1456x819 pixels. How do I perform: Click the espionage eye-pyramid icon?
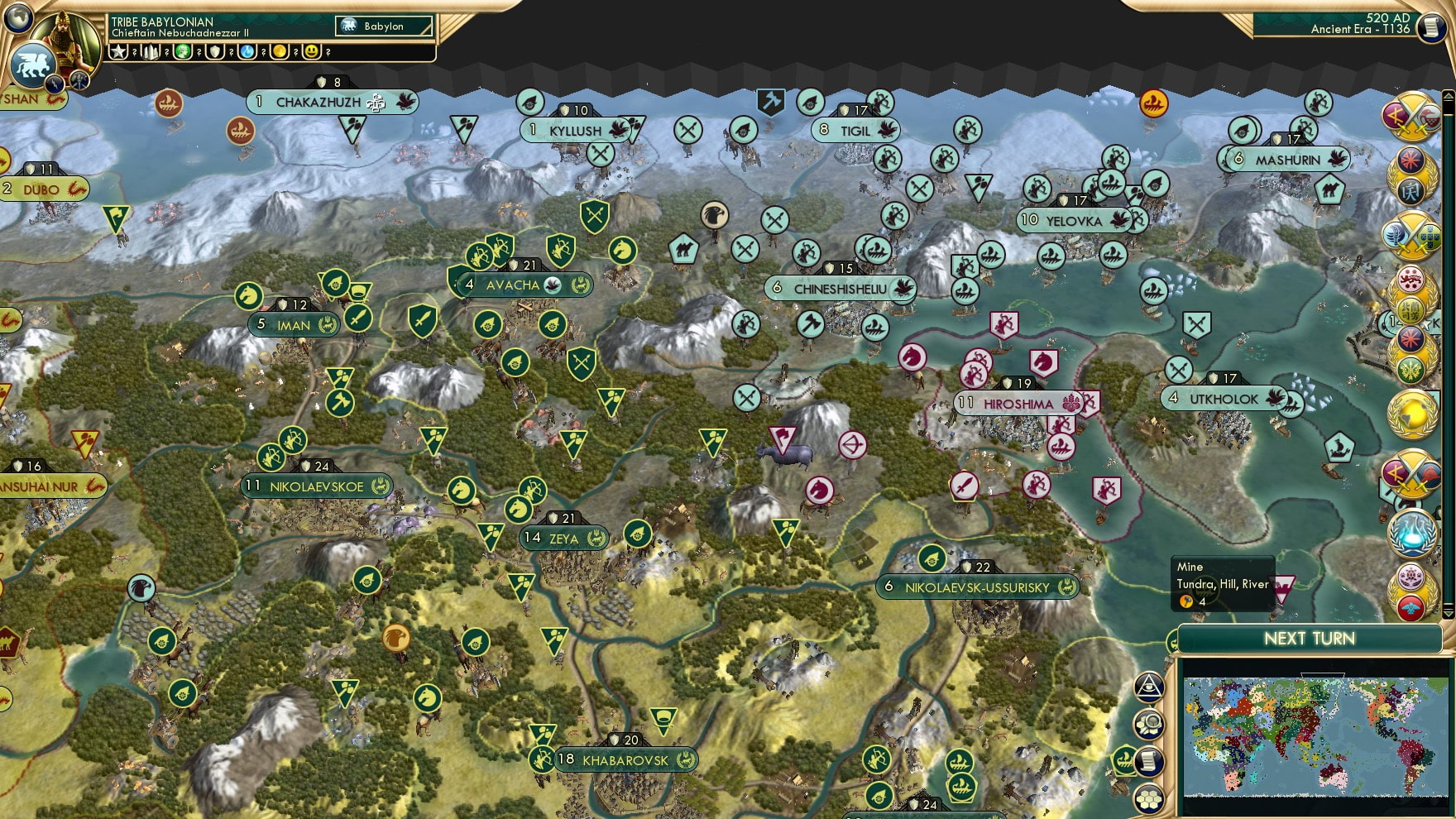[1147, 686]
